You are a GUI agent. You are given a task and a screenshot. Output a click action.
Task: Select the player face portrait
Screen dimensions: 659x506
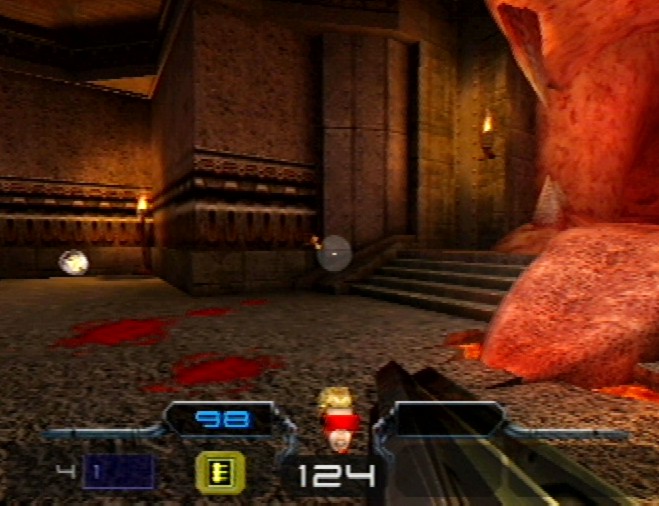point(336,420)
